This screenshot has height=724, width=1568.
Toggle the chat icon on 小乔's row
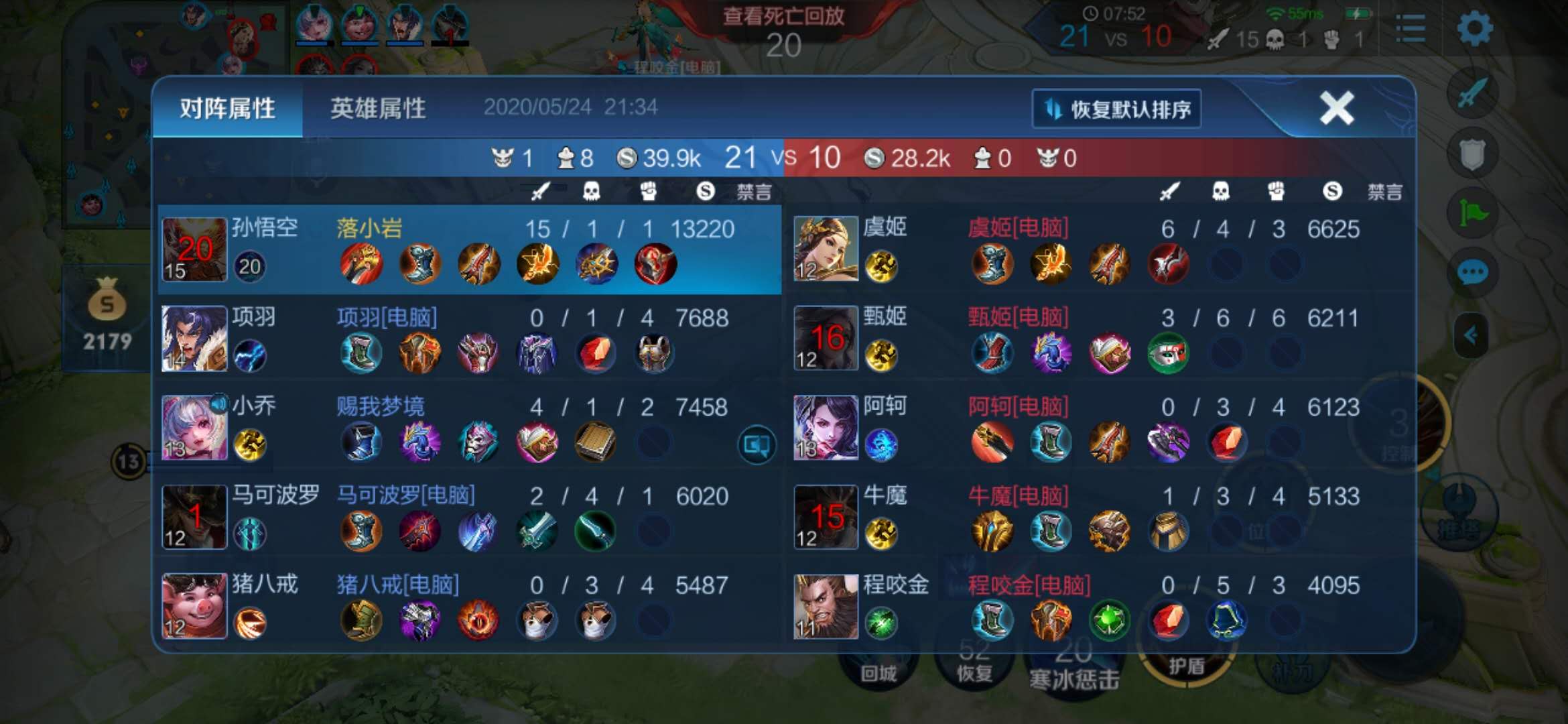tap(757, 444)
